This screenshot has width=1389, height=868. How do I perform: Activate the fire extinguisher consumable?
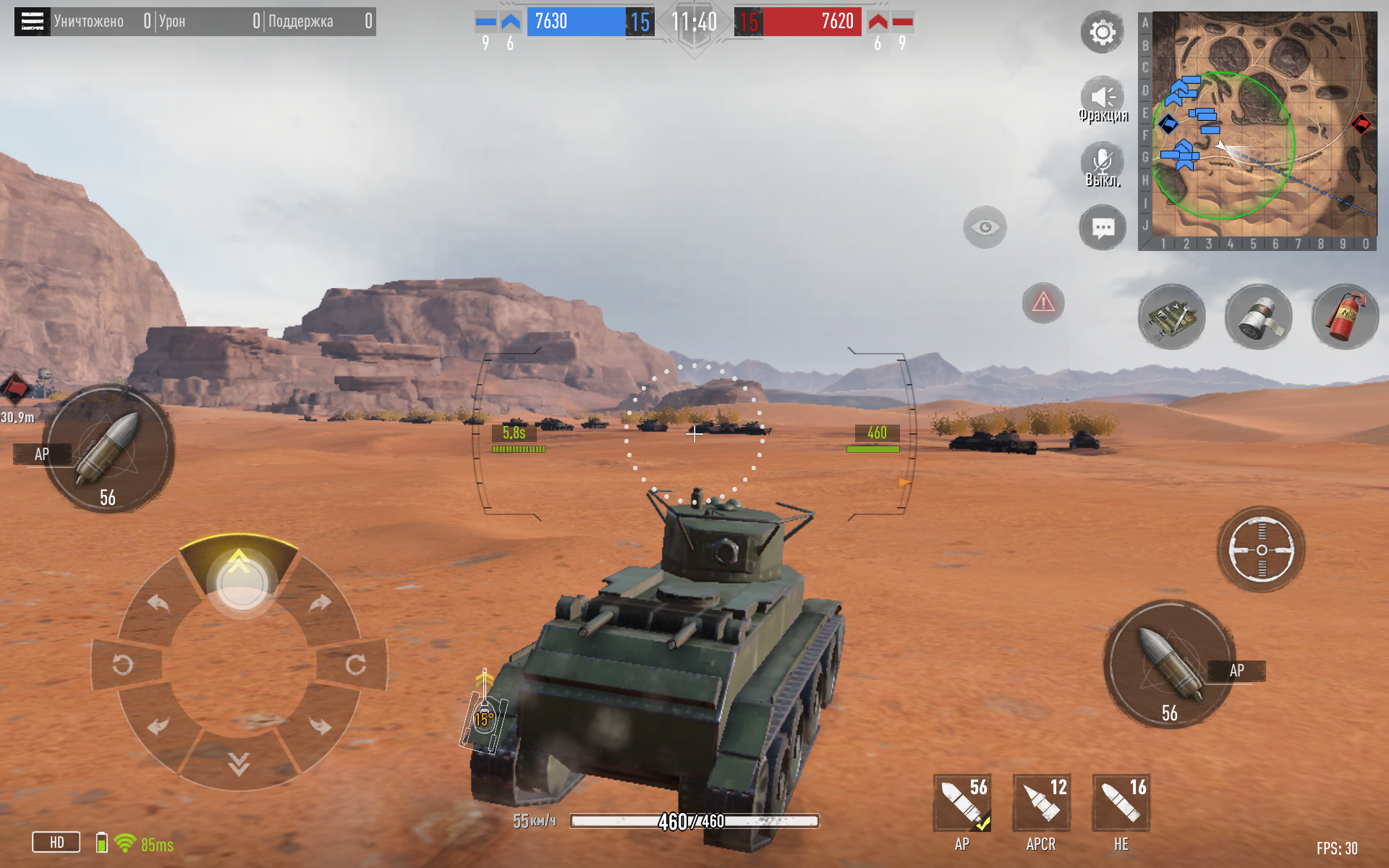[1345, 317]
